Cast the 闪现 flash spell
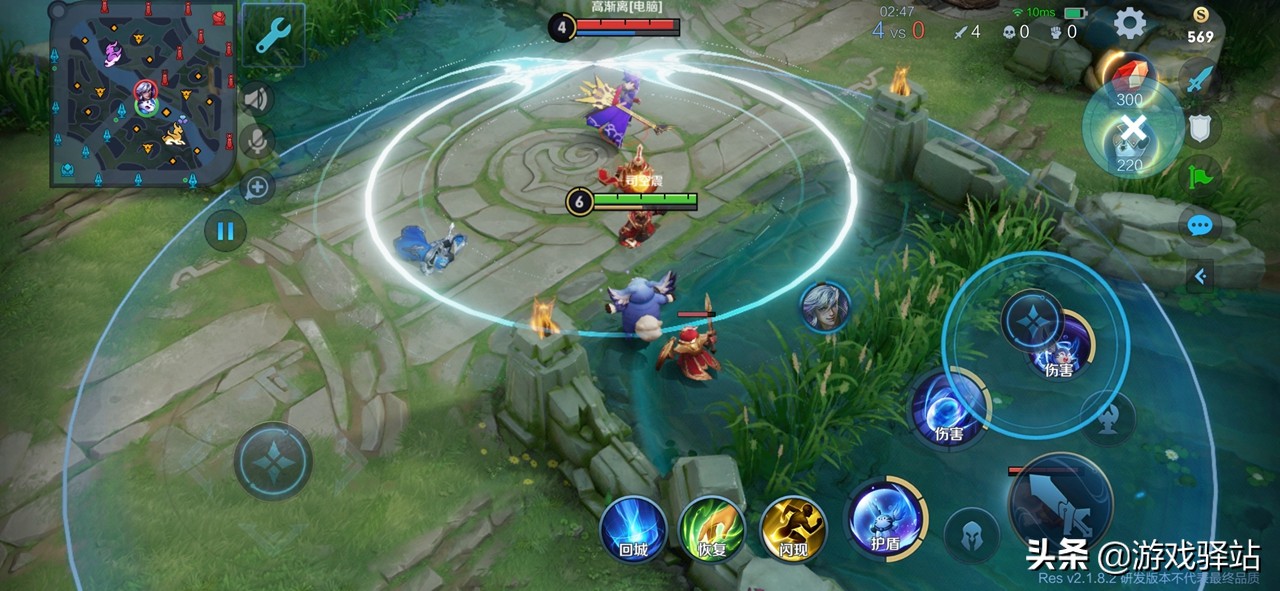The width and height of the screenshot is (1280, 591). click(x=792, y=527)
